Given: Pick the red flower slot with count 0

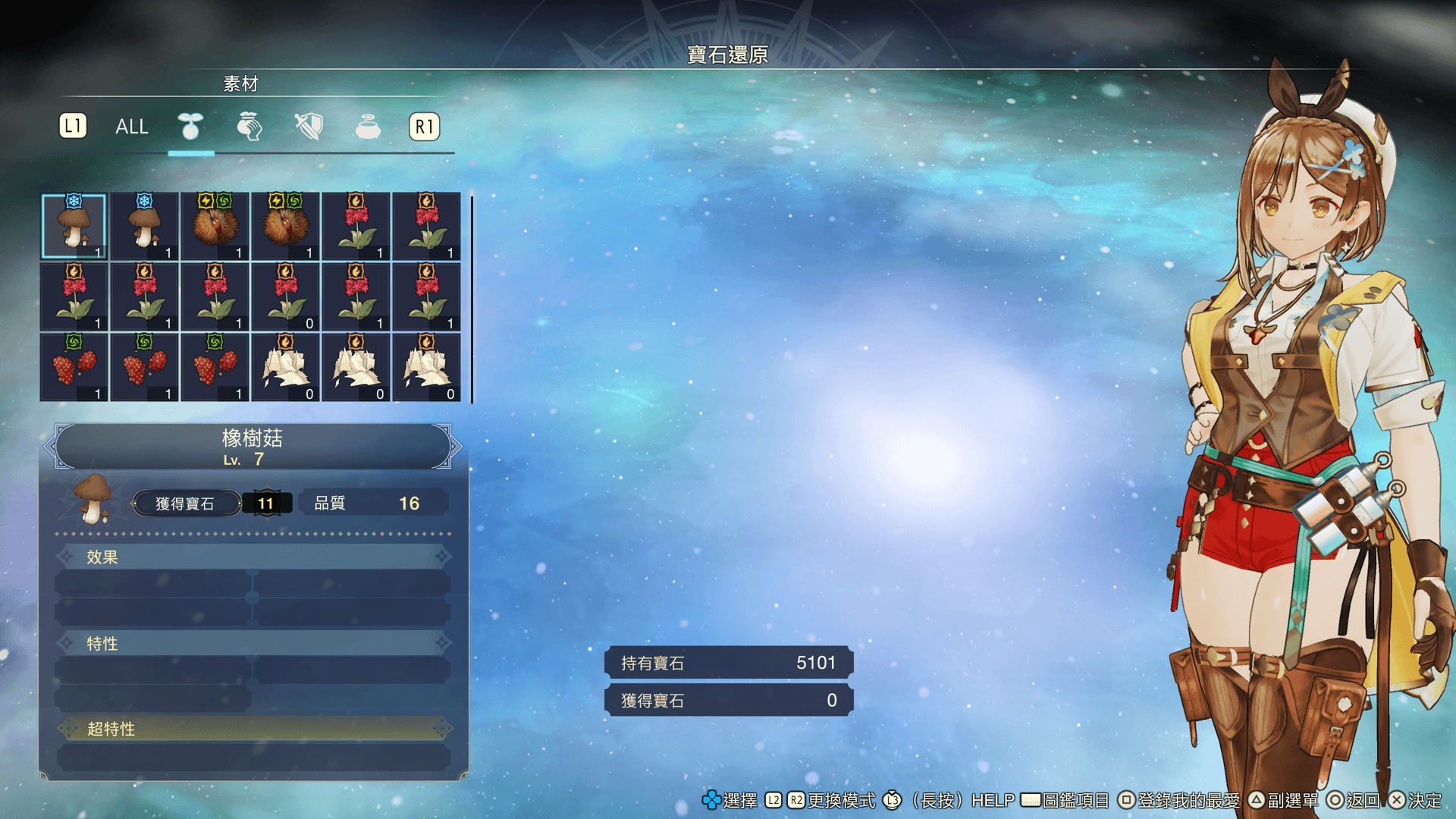Looking at the screenshot, I should click(286, 297).
